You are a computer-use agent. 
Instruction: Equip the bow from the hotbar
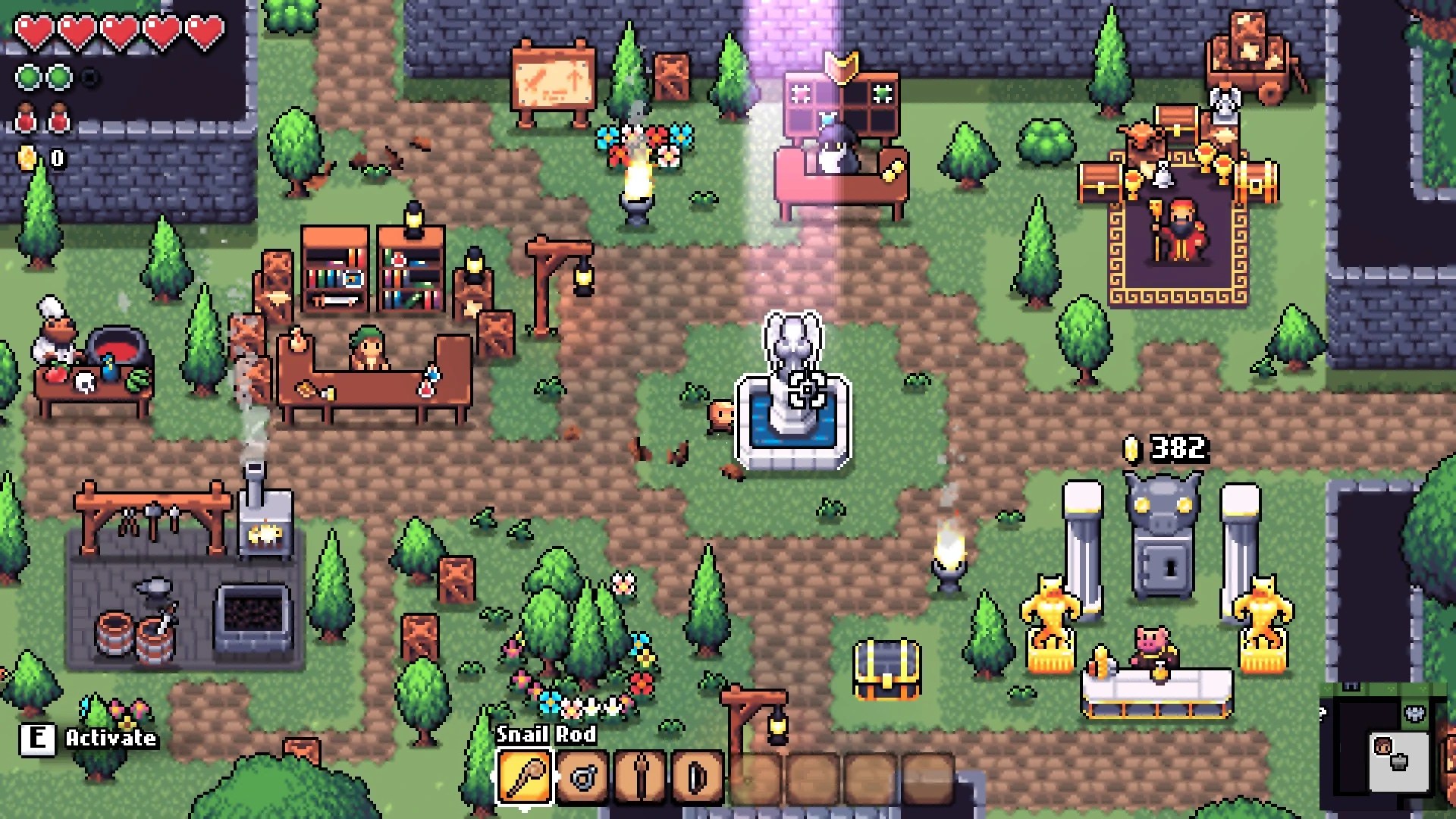[x=698, y=777]
